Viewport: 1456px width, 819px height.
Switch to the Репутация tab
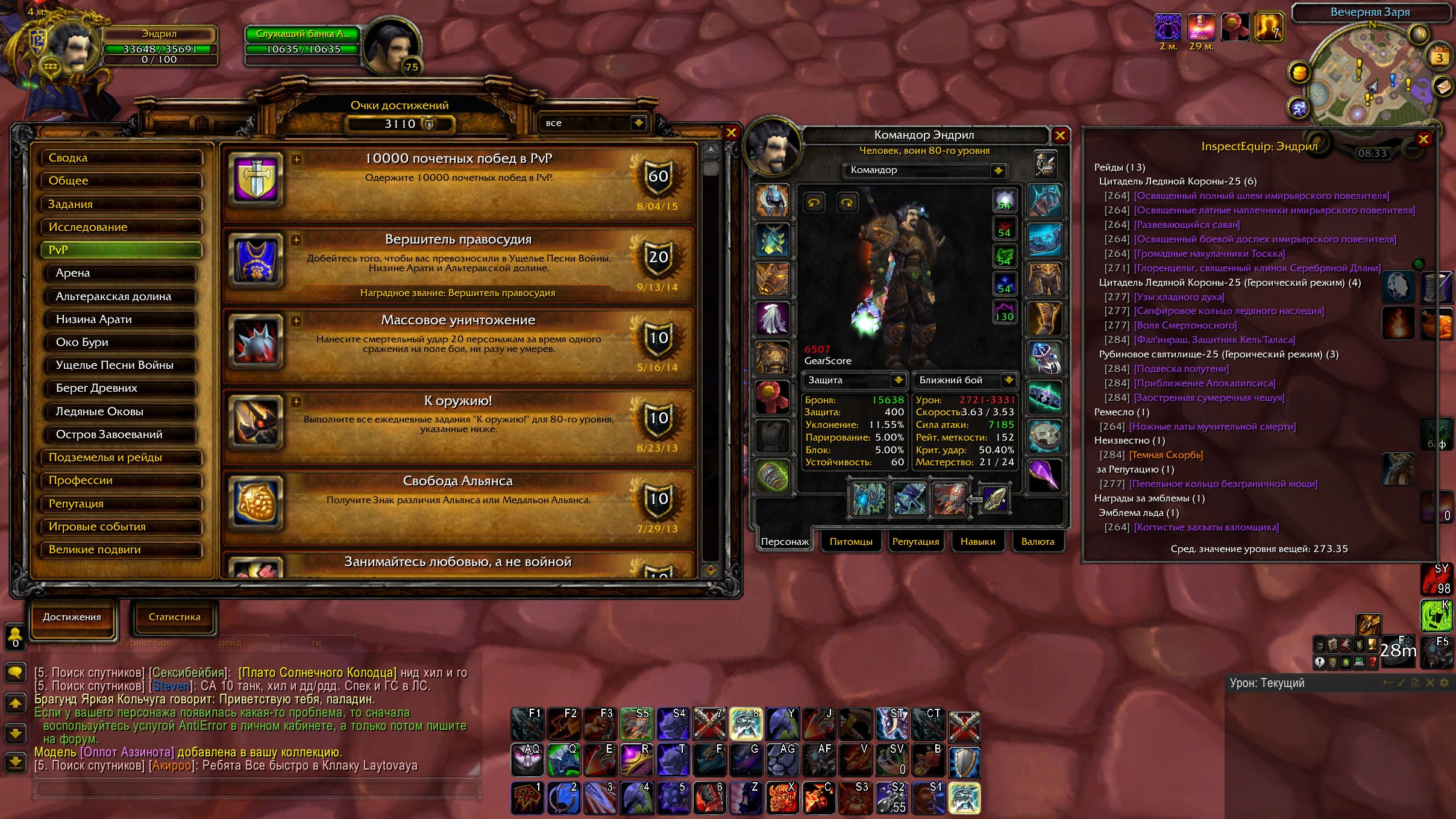pos(915,542)
